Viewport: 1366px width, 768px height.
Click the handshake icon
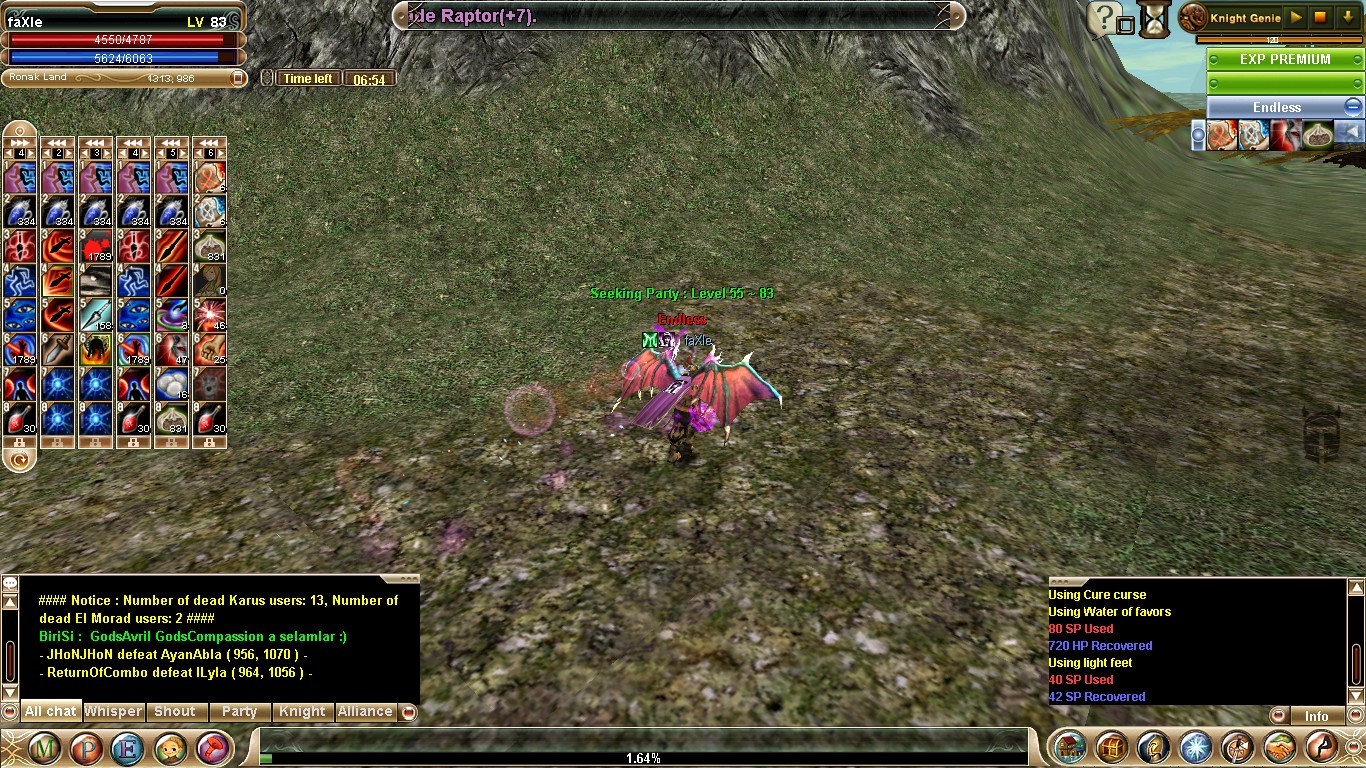pos(1280,747)
